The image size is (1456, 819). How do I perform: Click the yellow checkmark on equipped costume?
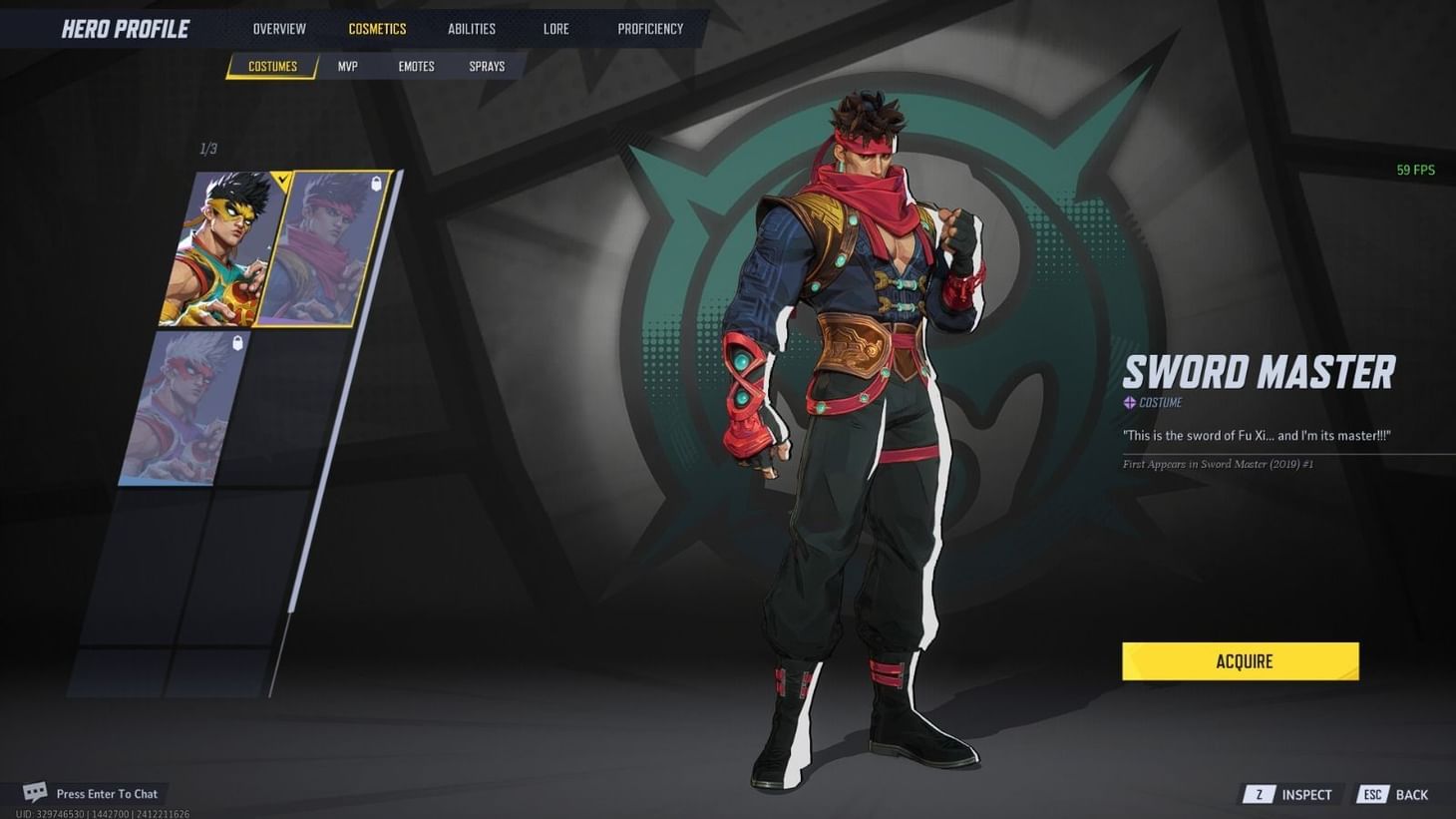point(280,181)
